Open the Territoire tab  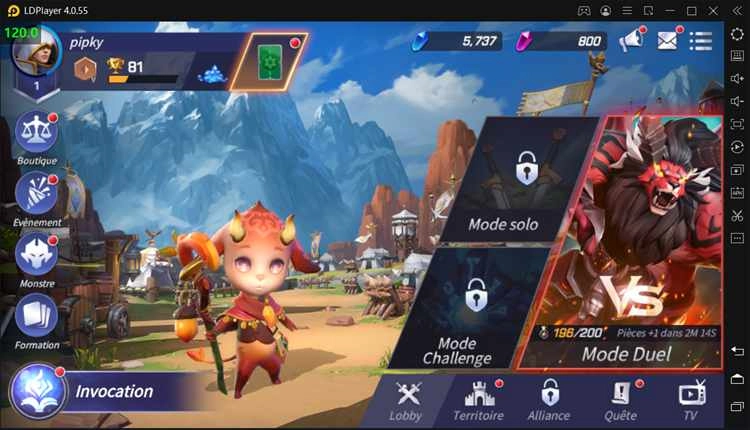pyautogui.click(x=478, y=398)
